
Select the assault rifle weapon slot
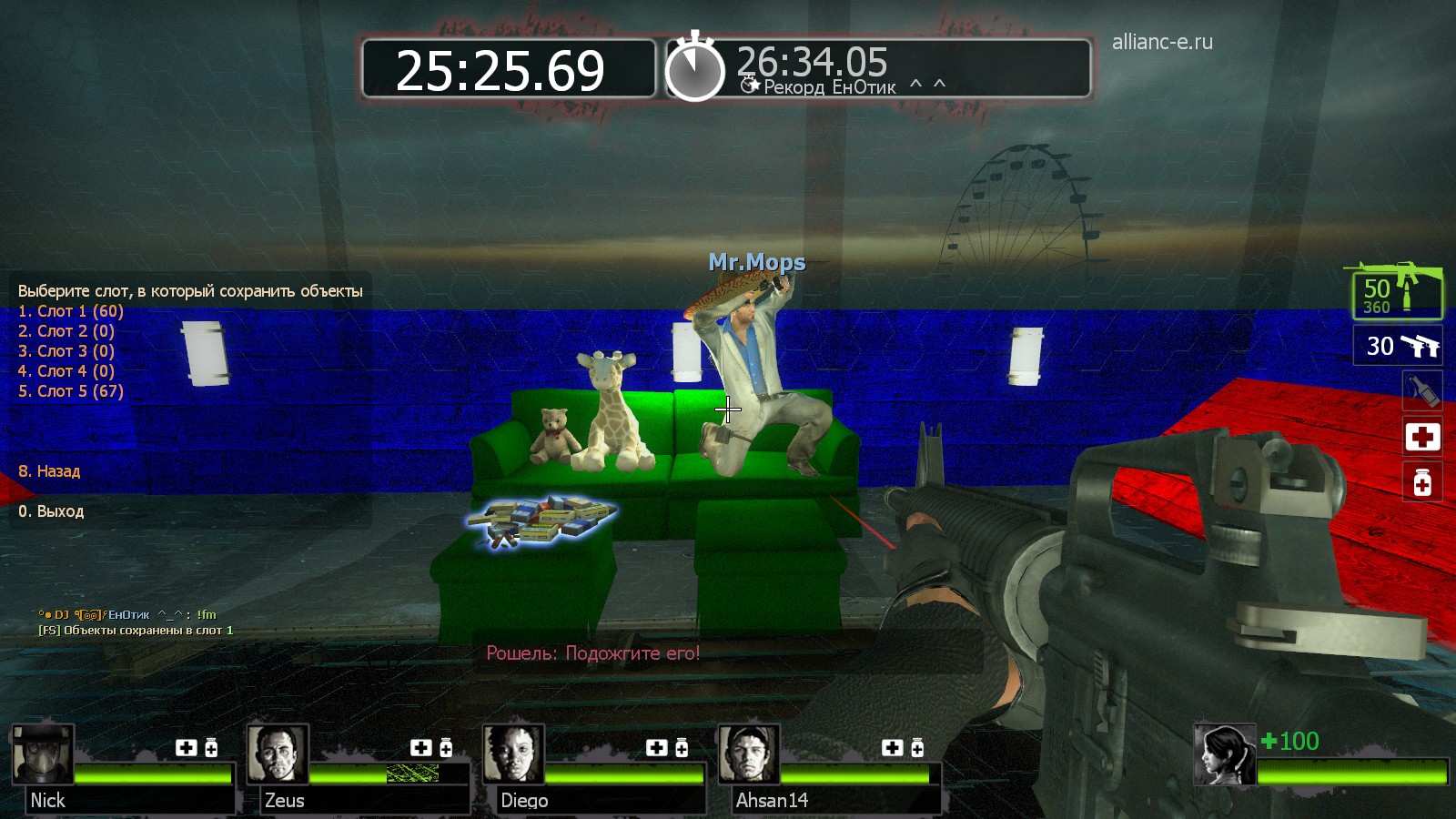coord(1397,291)
